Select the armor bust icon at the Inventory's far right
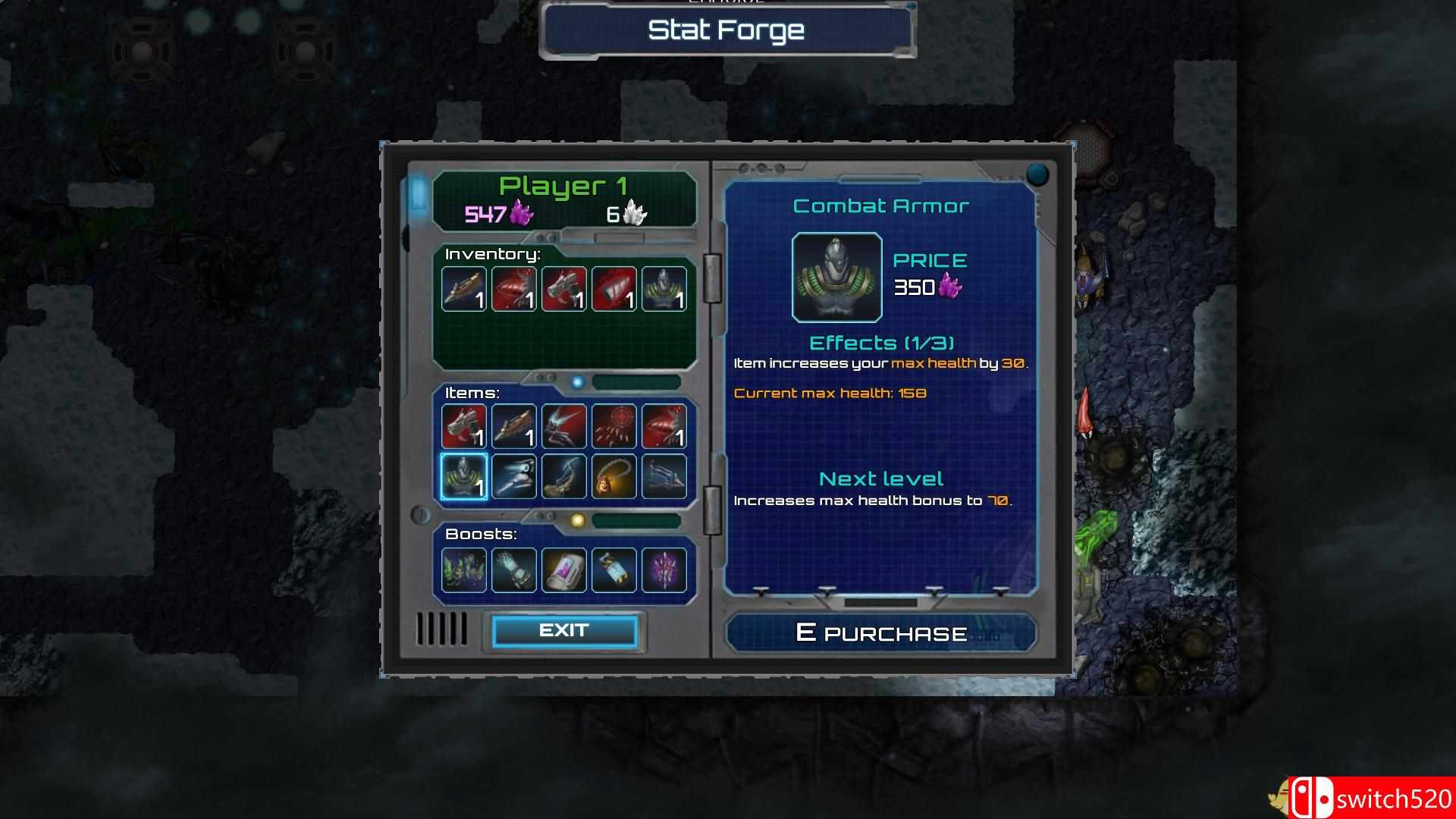Viewport: 1456px width, 819px height. pyautogui.click(x=665, y=288)
